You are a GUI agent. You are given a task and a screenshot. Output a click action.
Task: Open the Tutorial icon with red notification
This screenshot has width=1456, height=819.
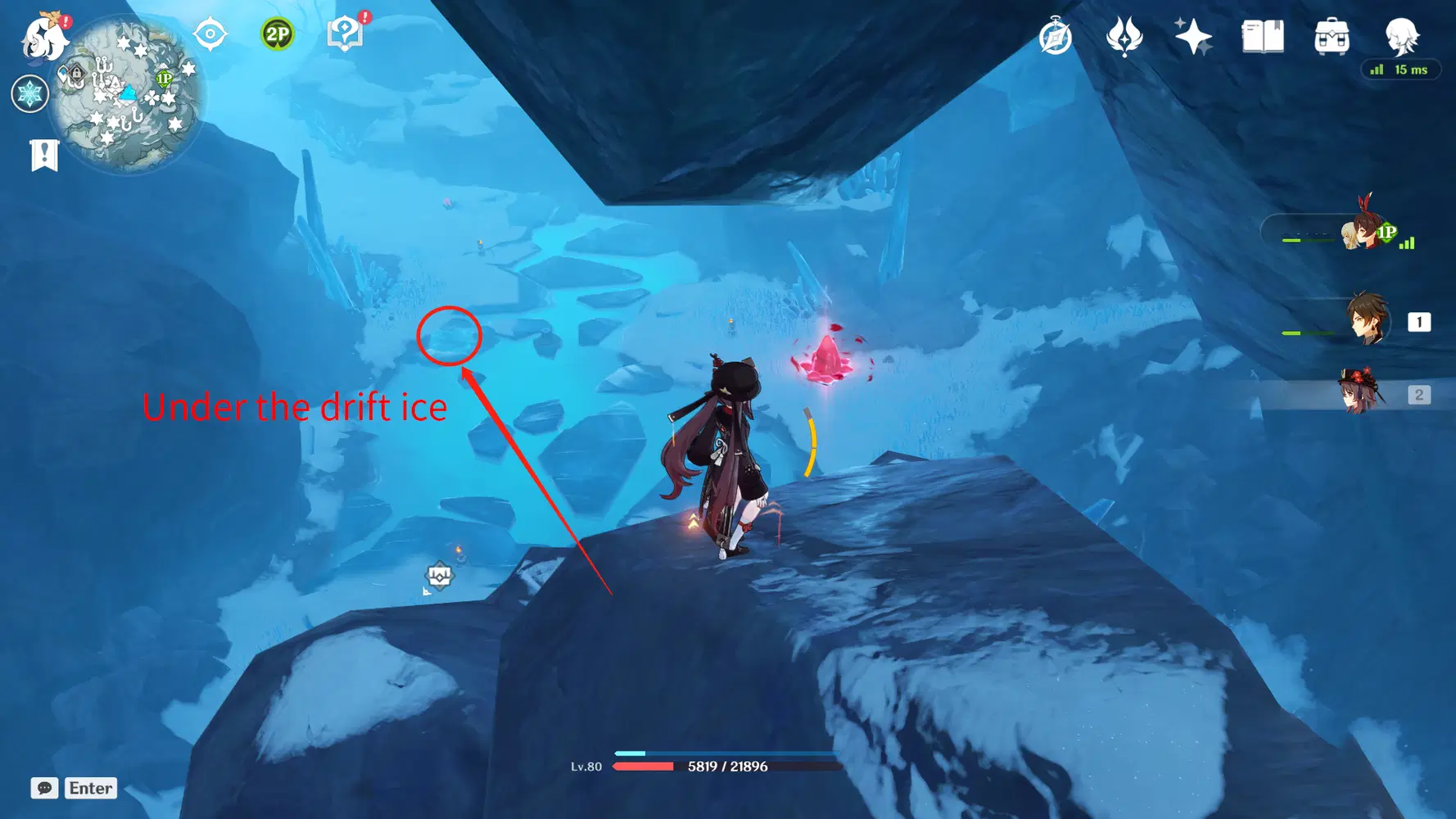tap(346, 33)
